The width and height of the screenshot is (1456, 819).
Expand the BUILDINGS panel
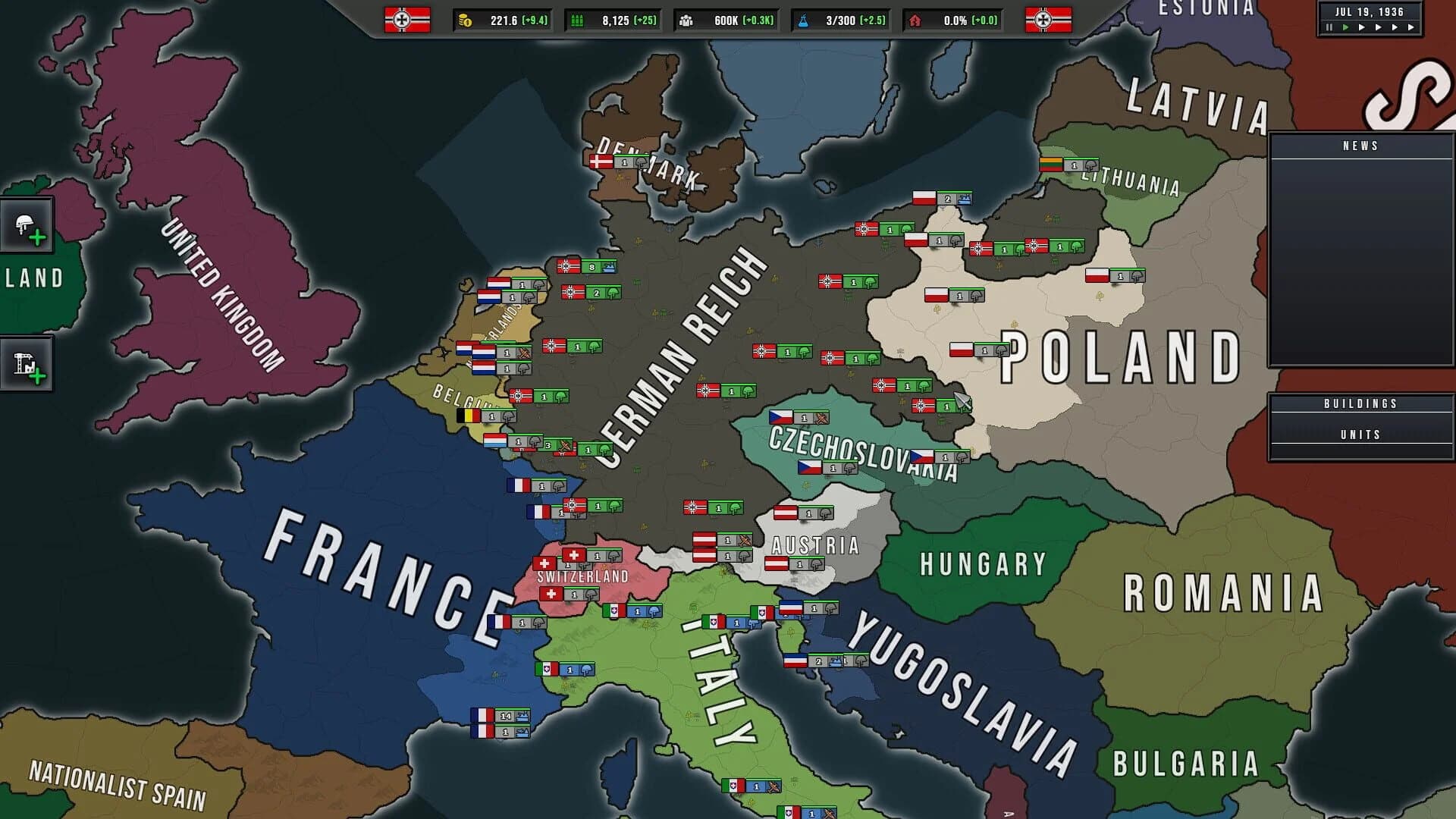pos(1361,403)
